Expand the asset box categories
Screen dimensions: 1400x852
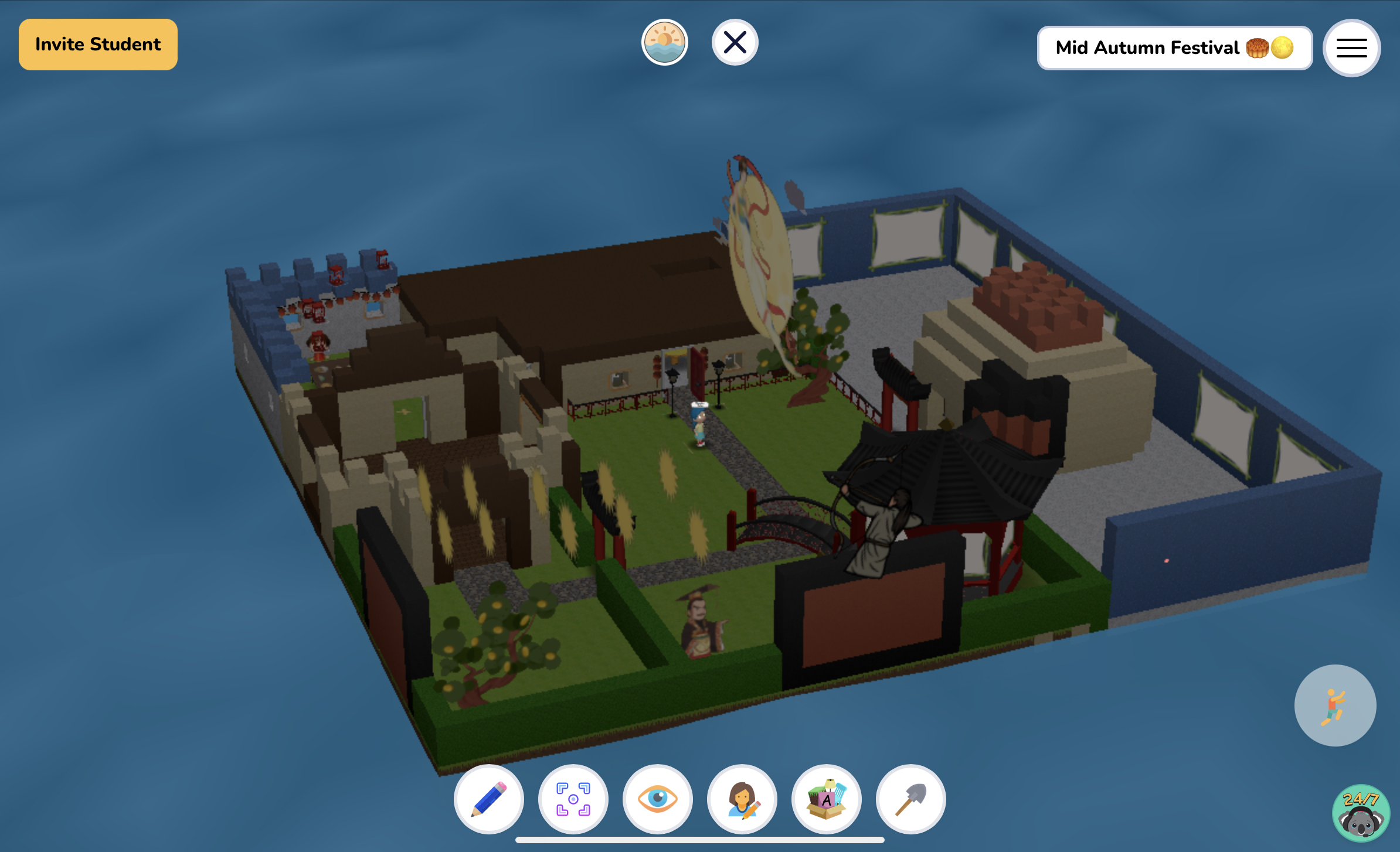pos(827,799)
